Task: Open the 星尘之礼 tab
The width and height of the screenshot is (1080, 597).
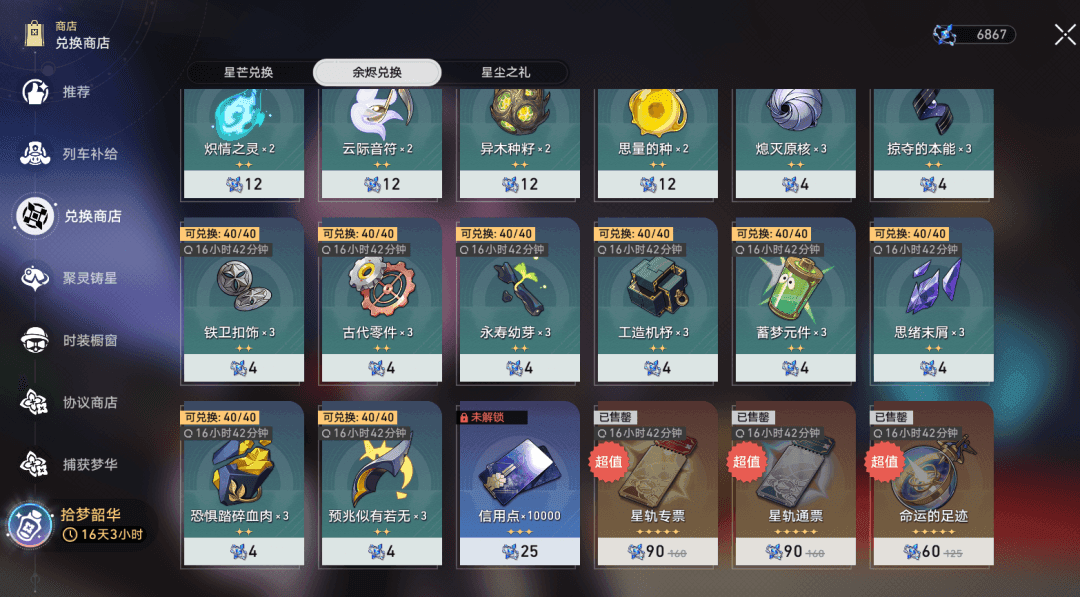Action: click(506, 72)
